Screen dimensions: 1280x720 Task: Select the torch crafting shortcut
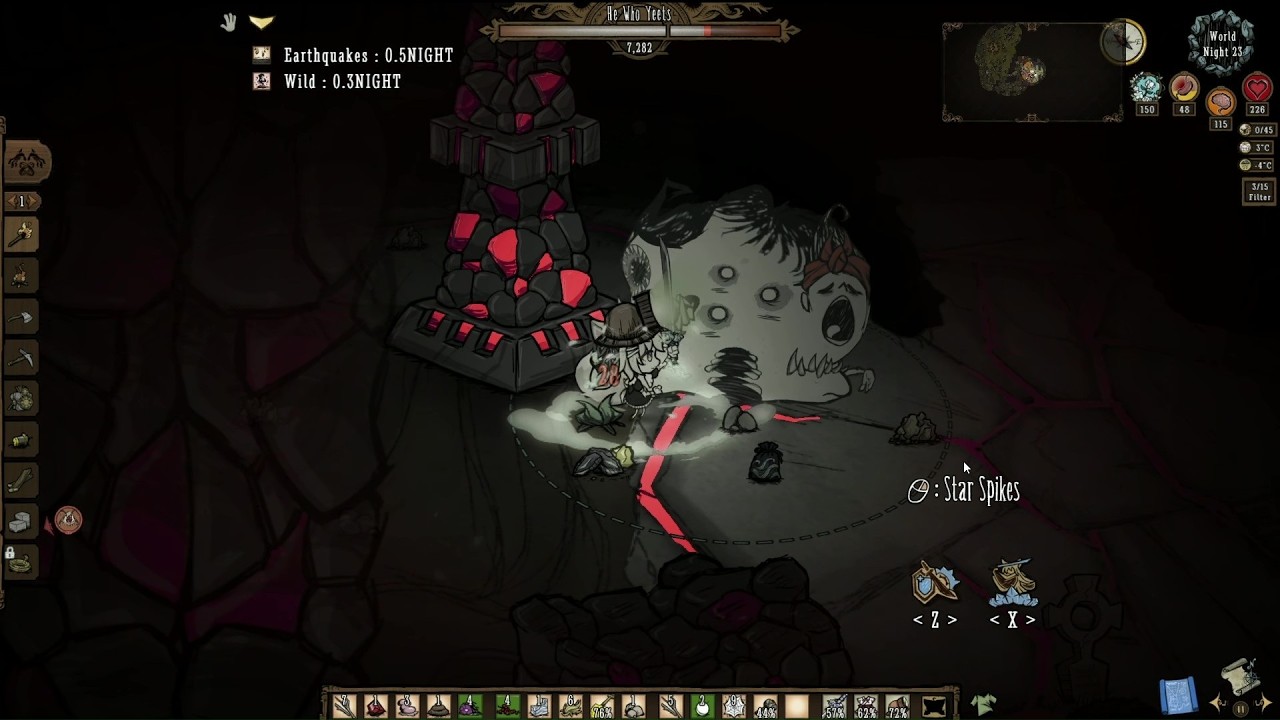pos(21,236)
